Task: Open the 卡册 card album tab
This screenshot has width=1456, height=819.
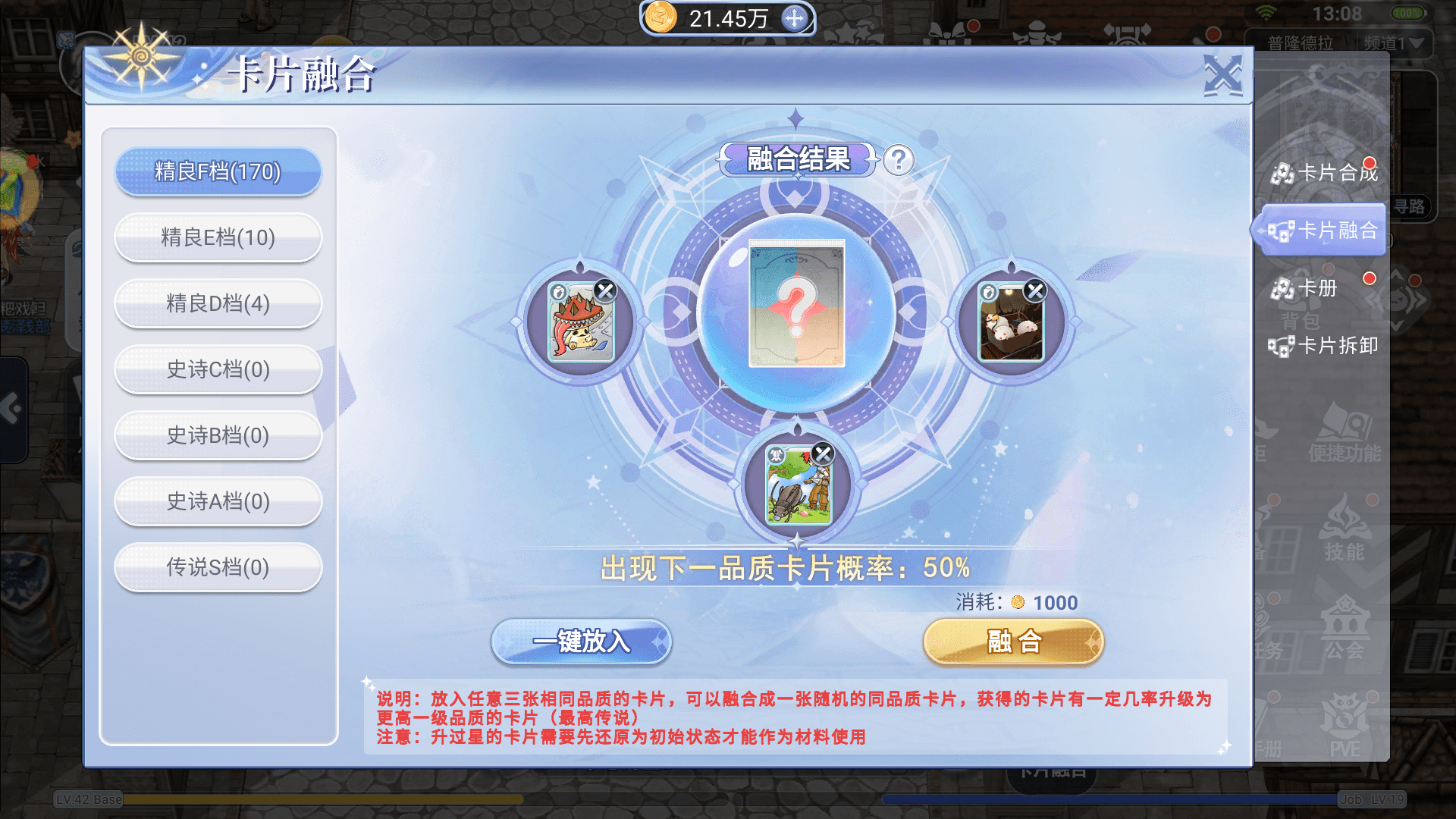Action: coord(1306,289)
